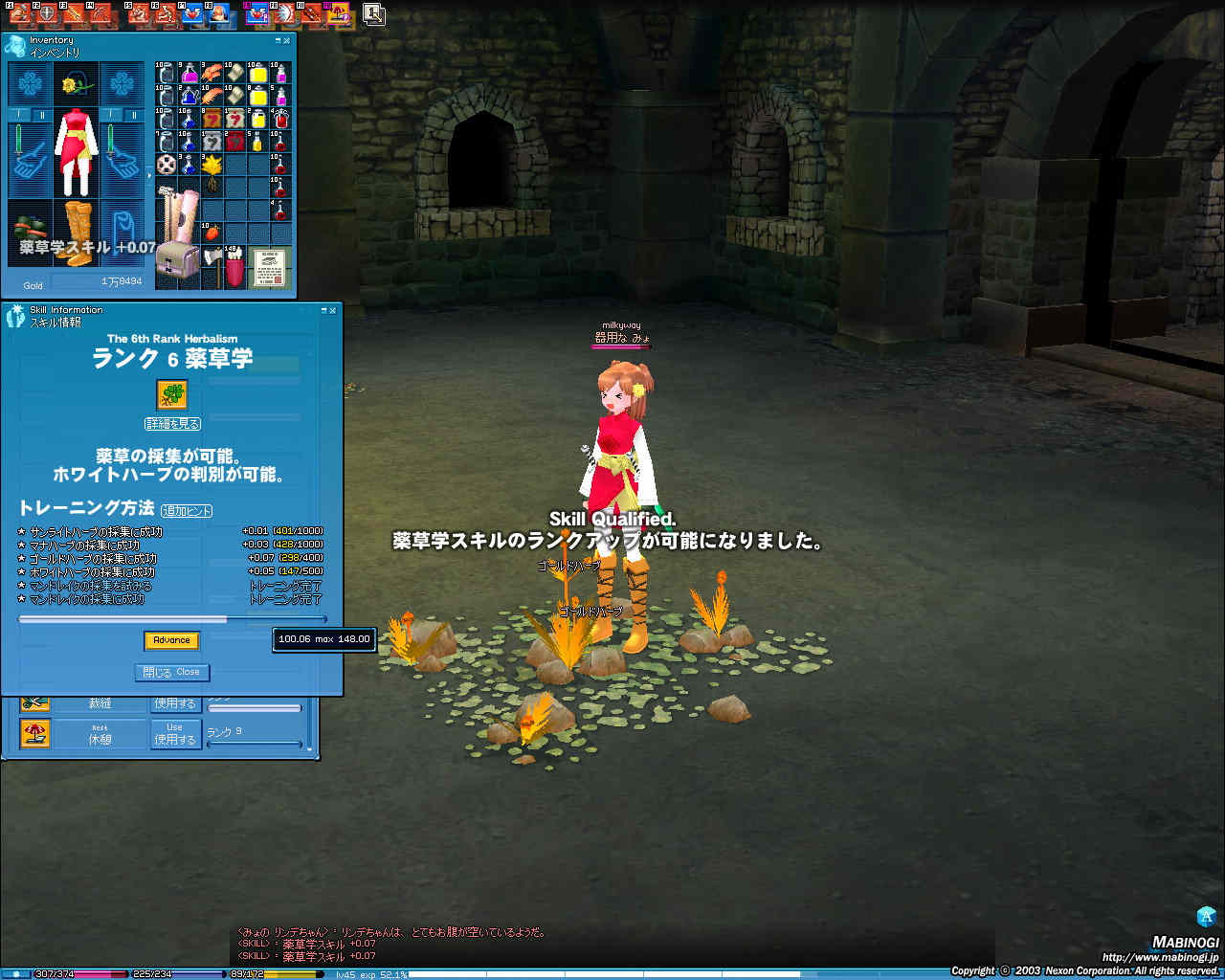This screenshot has width=1225, height=980.
Task: Minimize the Inventory window
Action: click(x=278, y=40)
